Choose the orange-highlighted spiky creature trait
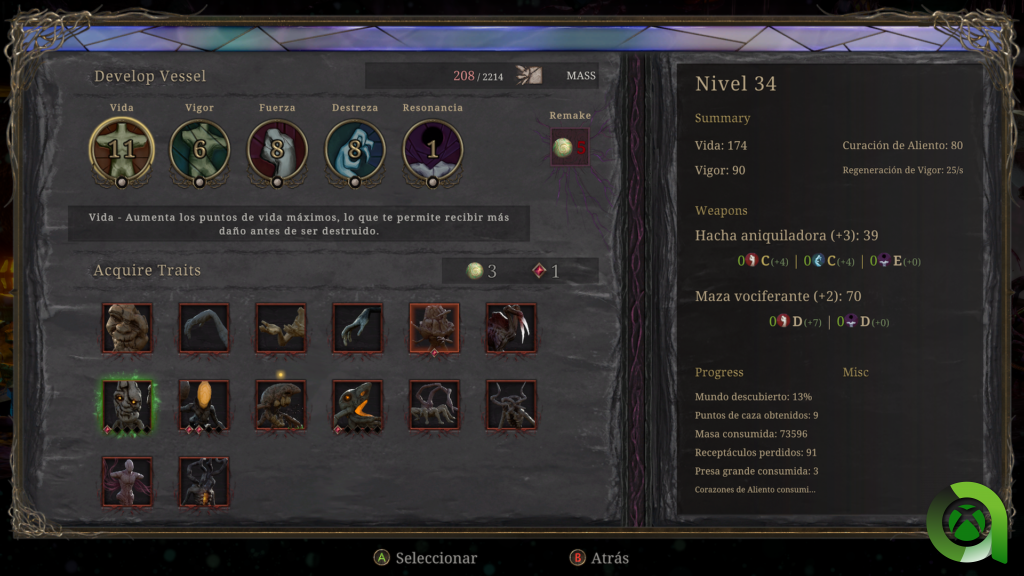 pos(434,329)
